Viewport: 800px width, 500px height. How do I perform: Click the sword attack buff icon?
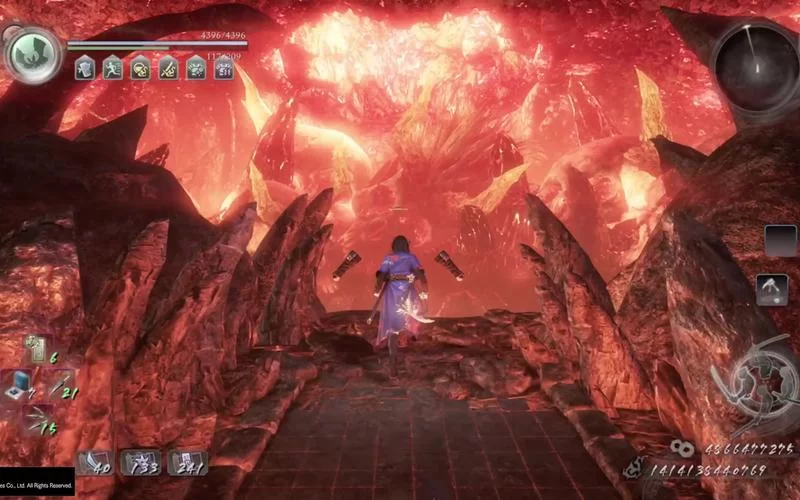168,68
